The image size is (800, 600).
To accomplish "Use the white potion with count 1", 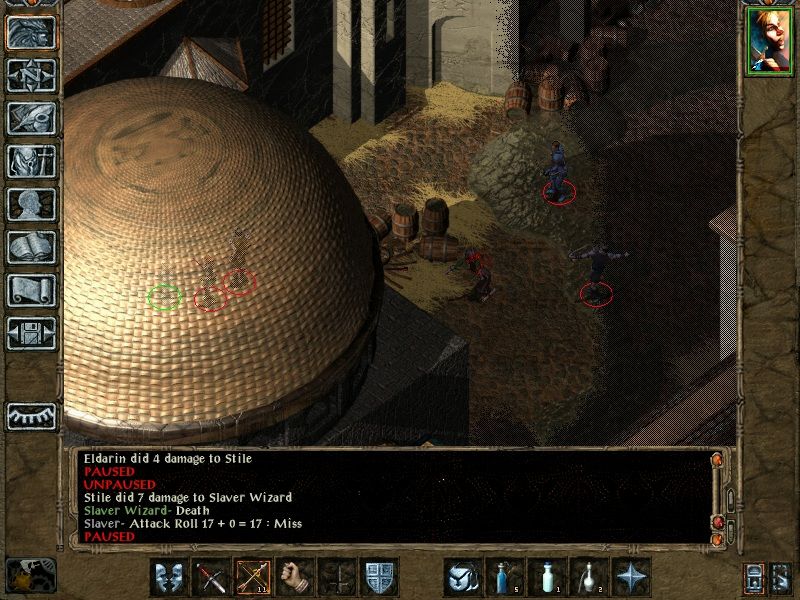I will (547, 577).
